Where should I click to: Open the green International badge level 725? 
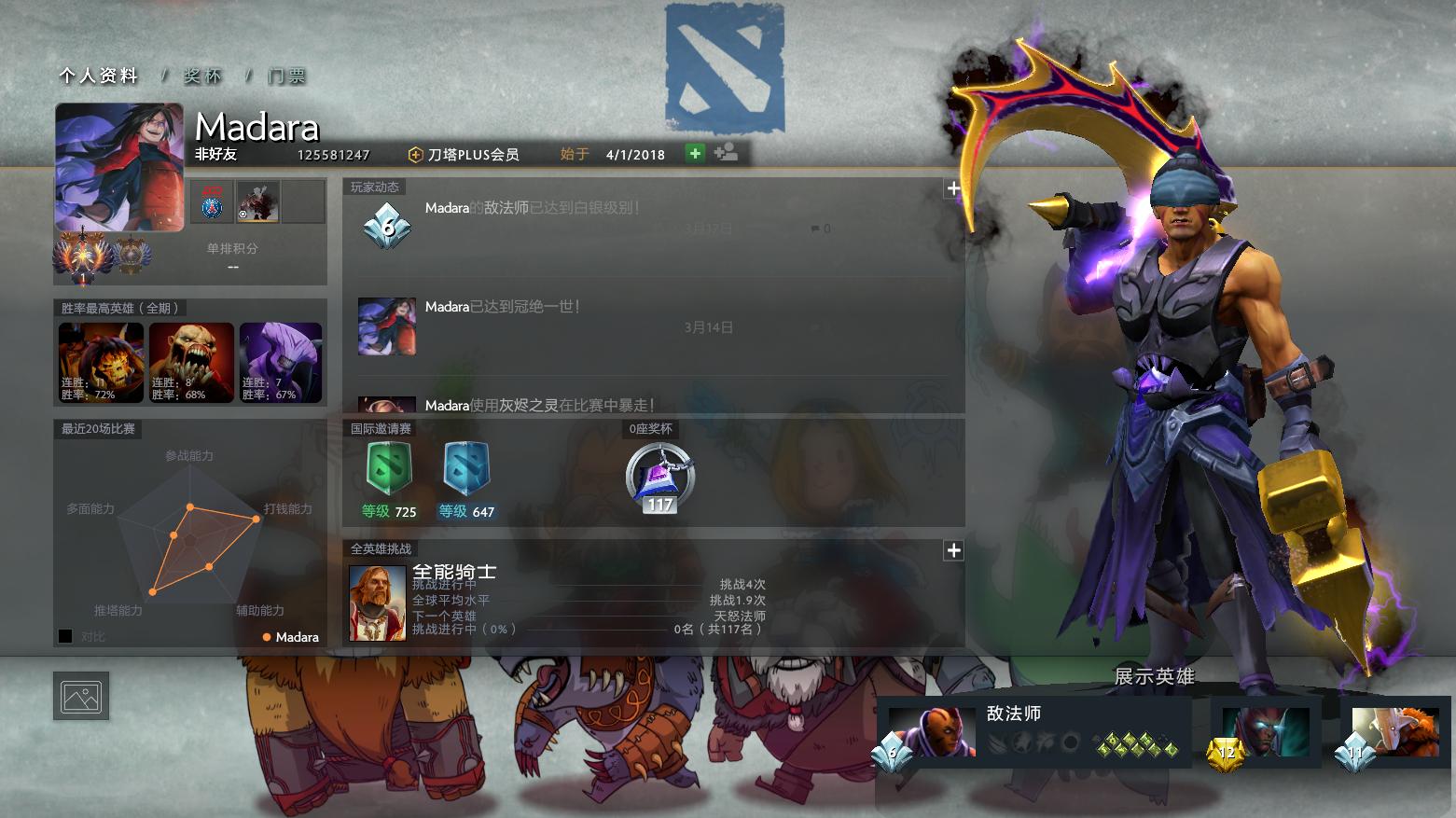coord(389,470)
